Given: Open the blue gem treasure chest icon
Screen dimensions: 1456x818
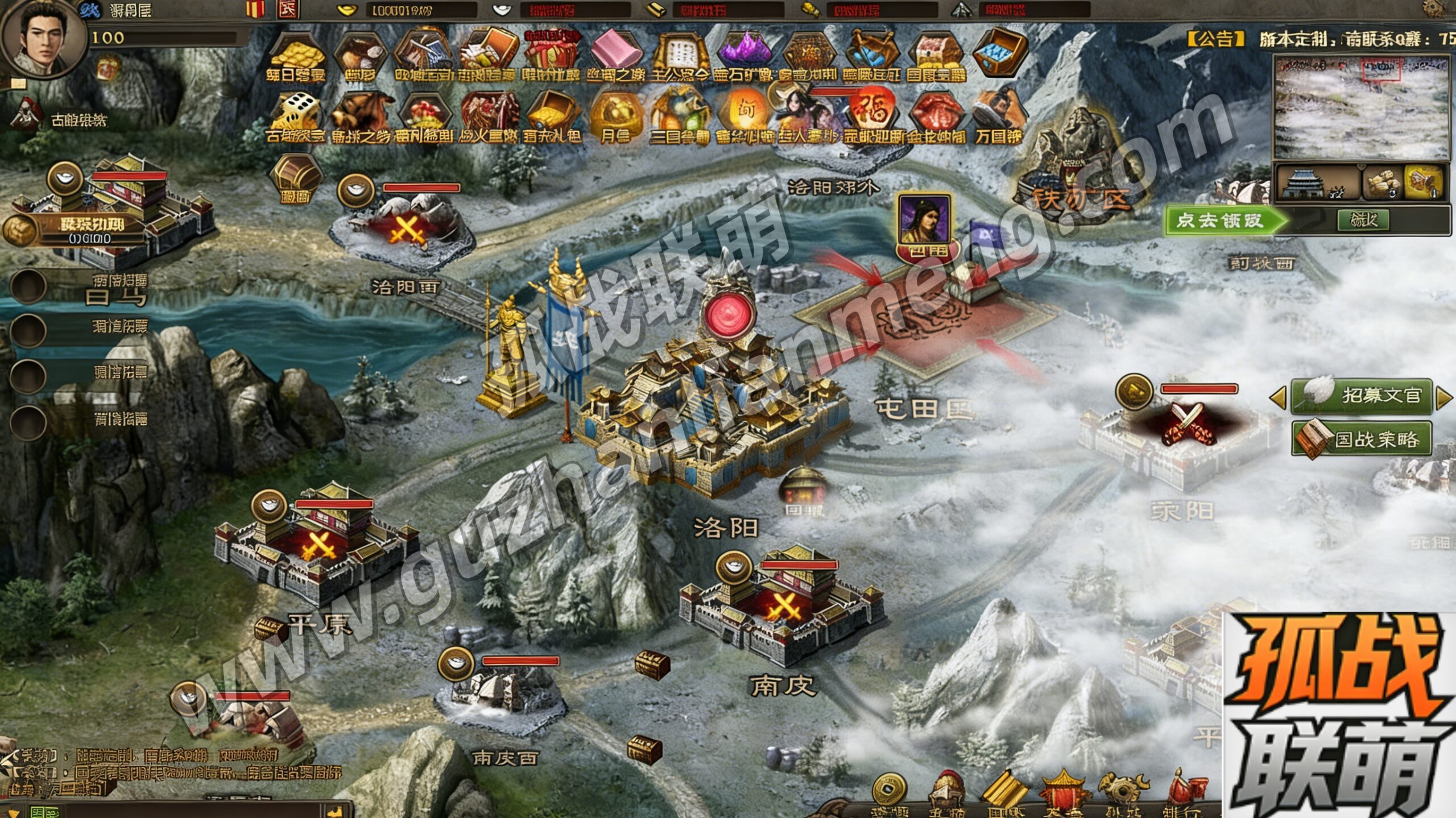Looking at the screenshot, I should point(1000,52).
